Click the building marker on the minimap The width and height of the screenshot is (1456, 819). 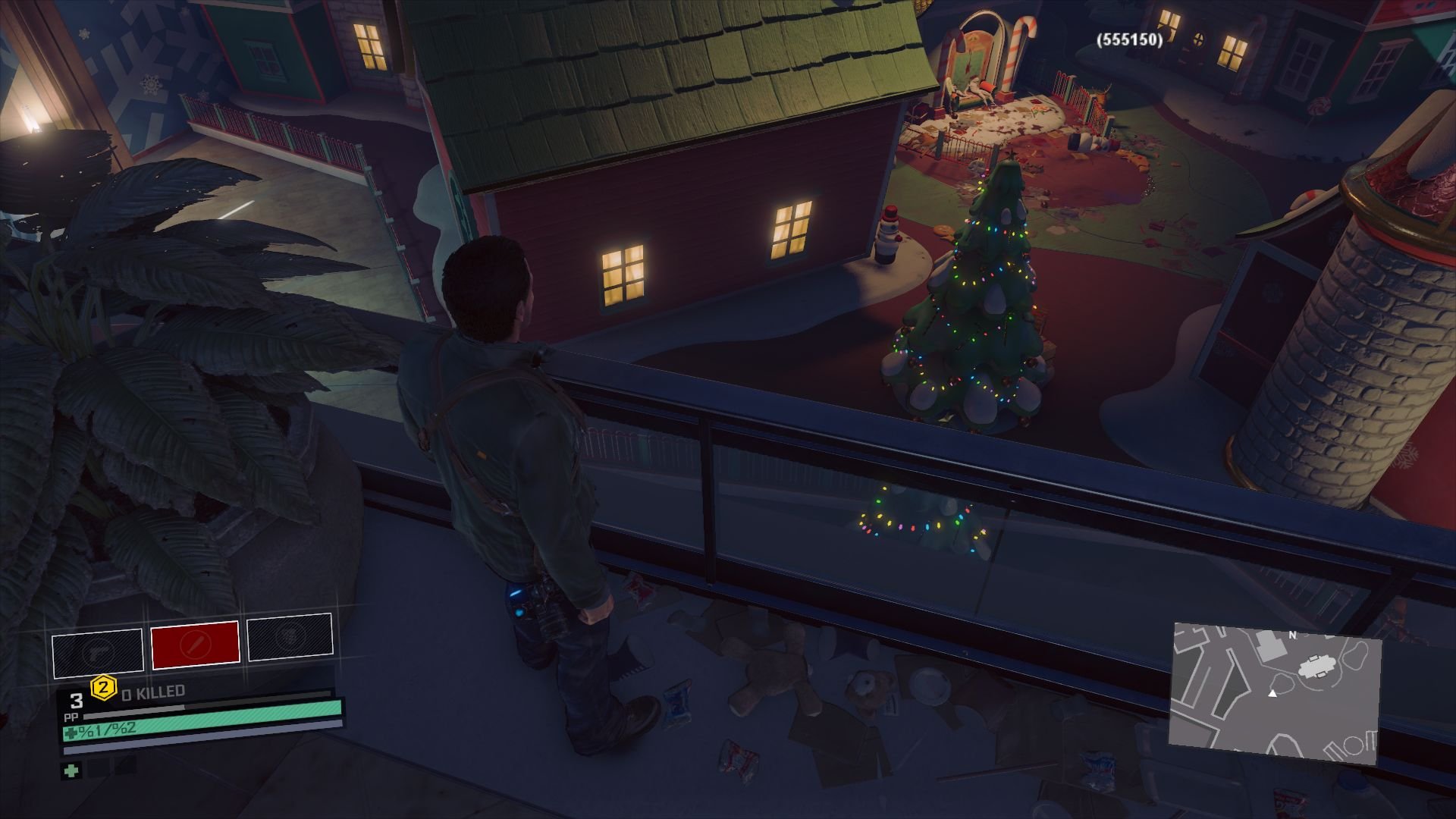tap(1316, 666)
